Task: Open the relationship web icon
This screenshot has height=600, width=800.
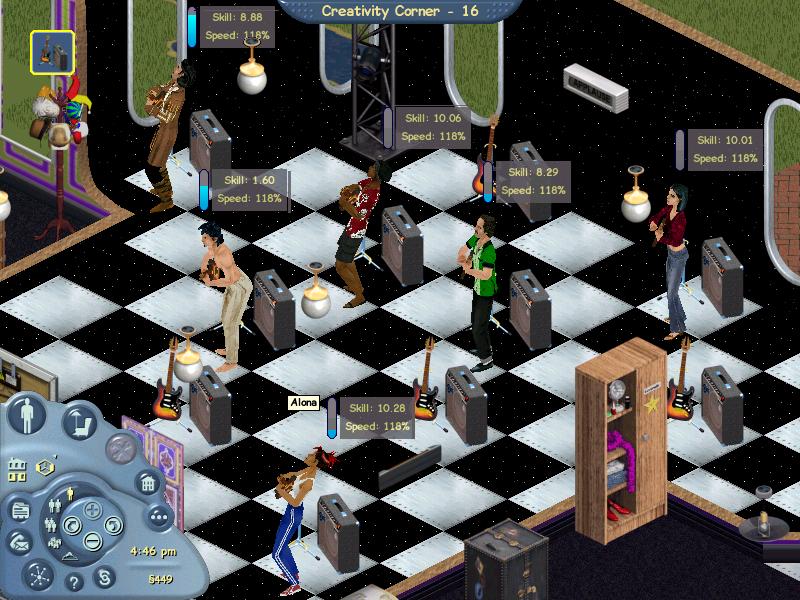Action: point(38,575)
